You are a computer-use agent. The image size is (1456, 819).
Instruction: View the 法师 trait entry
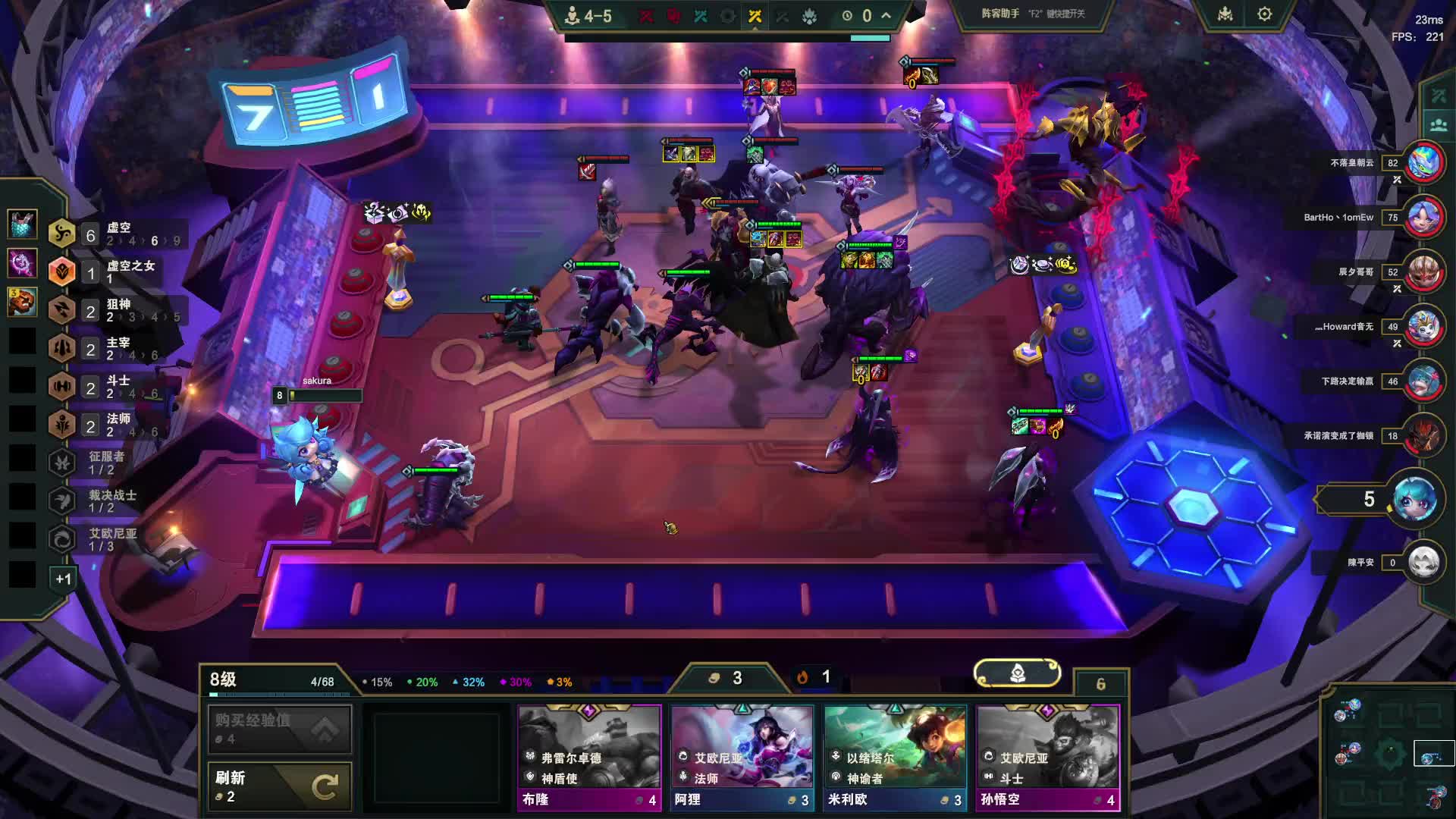coord(114,425)
